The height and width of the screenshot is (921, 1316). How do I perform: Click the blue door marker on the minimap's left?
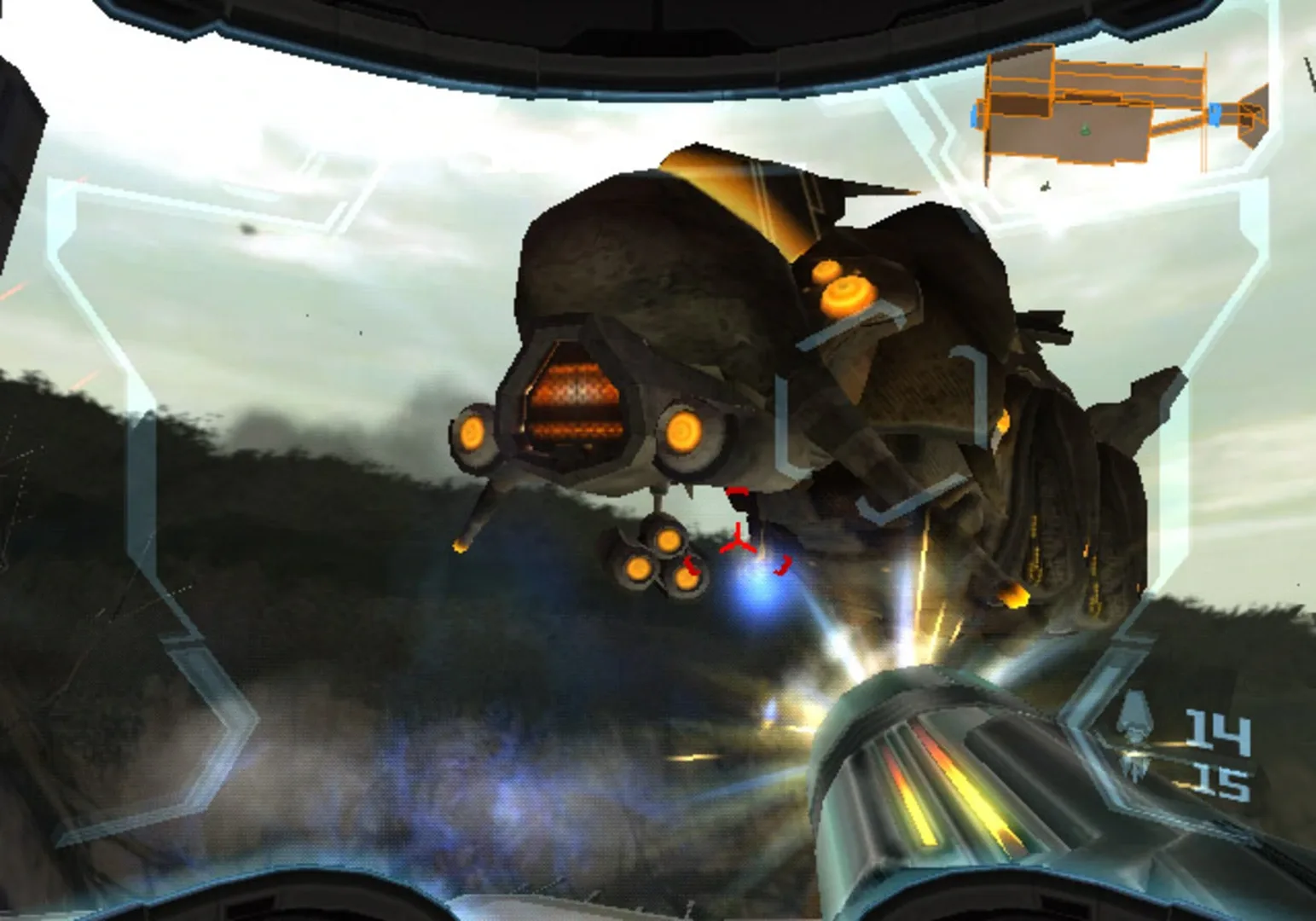pyautogui.click(x=974, y=115)
